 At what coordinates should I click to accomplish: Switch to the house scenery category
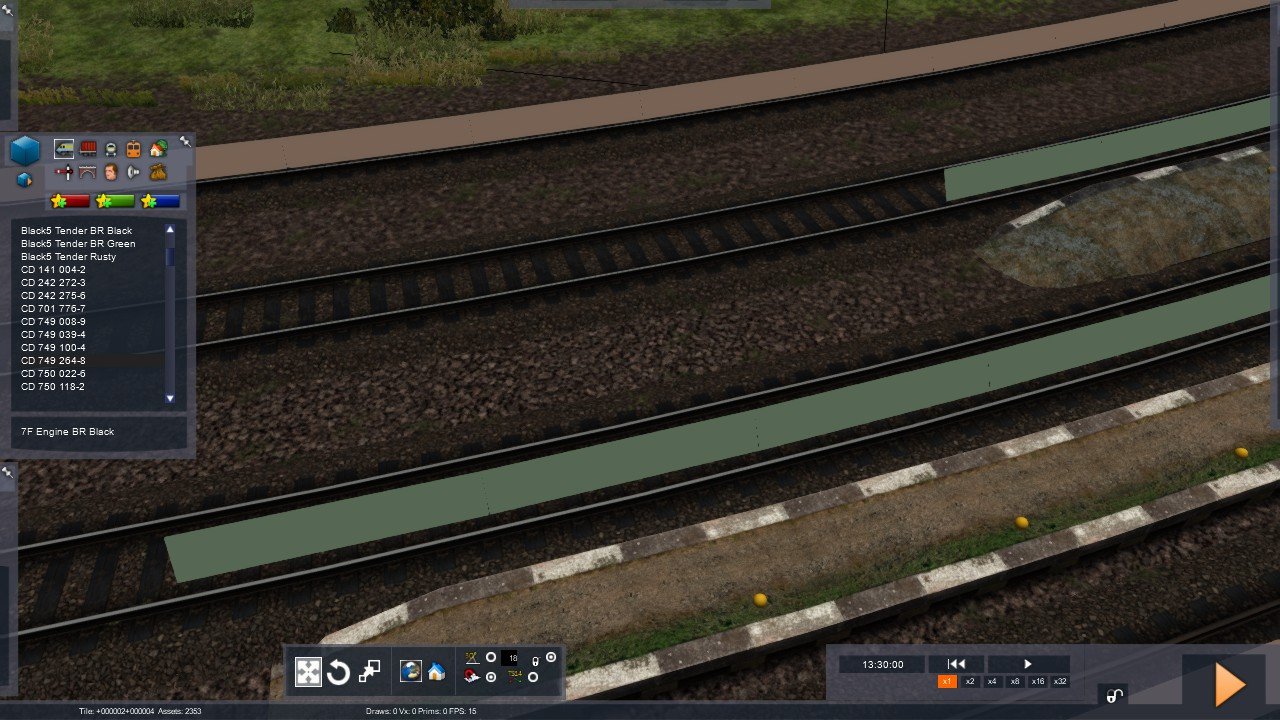158,149
